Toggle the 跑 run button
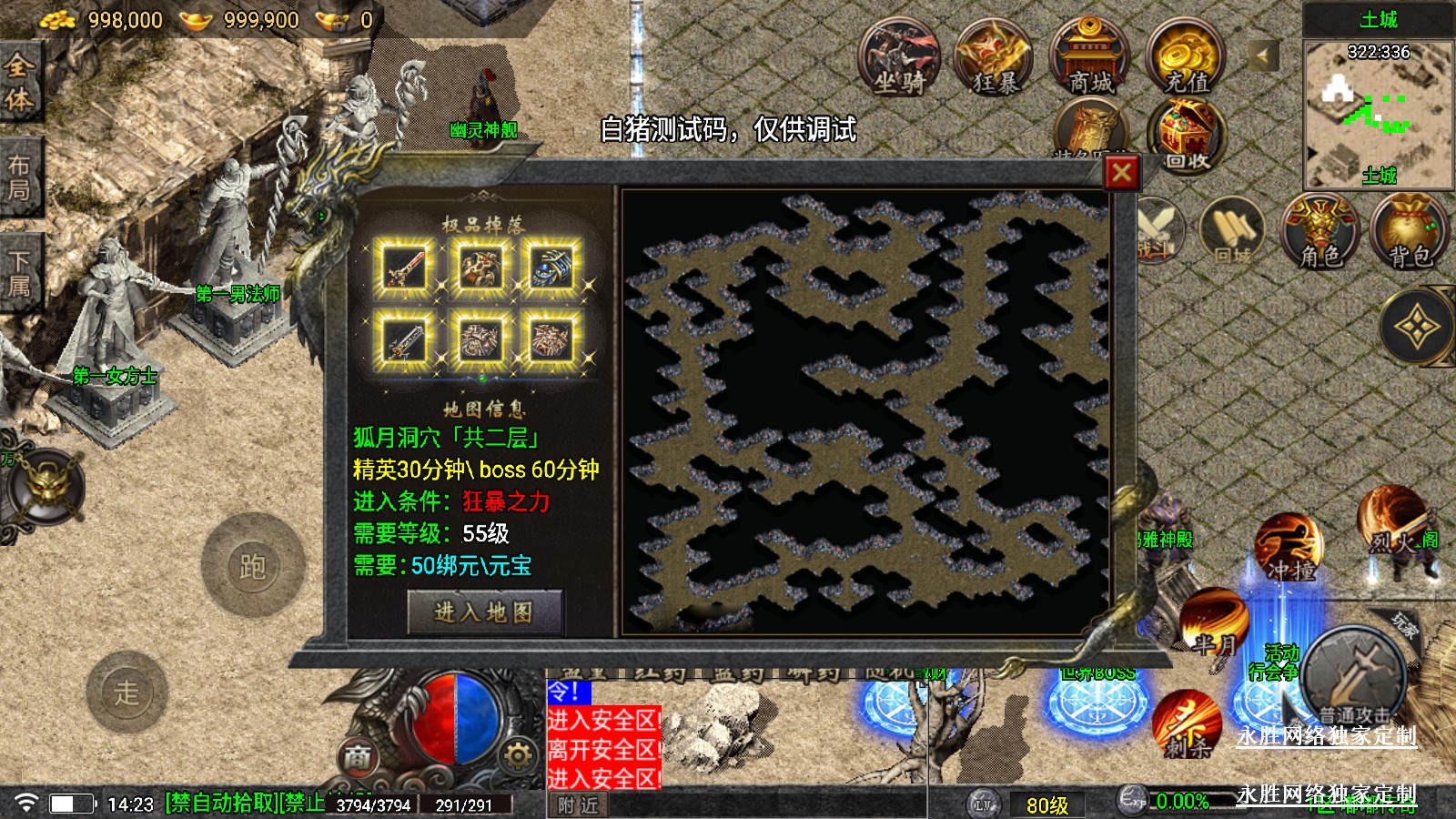 coord(252,566)
